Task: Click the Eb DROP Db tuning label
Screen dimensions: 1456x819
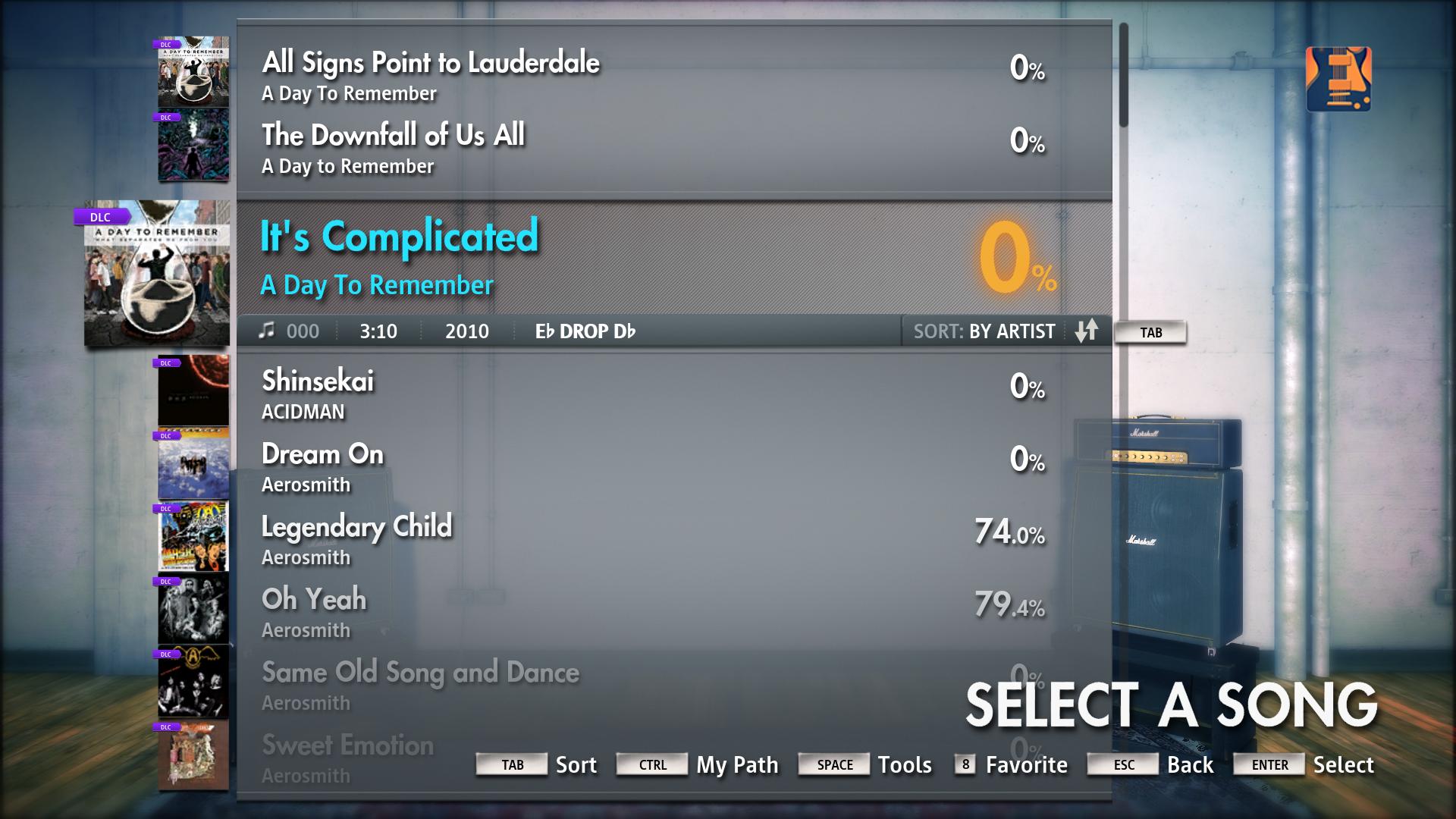Action: point(584,331)
